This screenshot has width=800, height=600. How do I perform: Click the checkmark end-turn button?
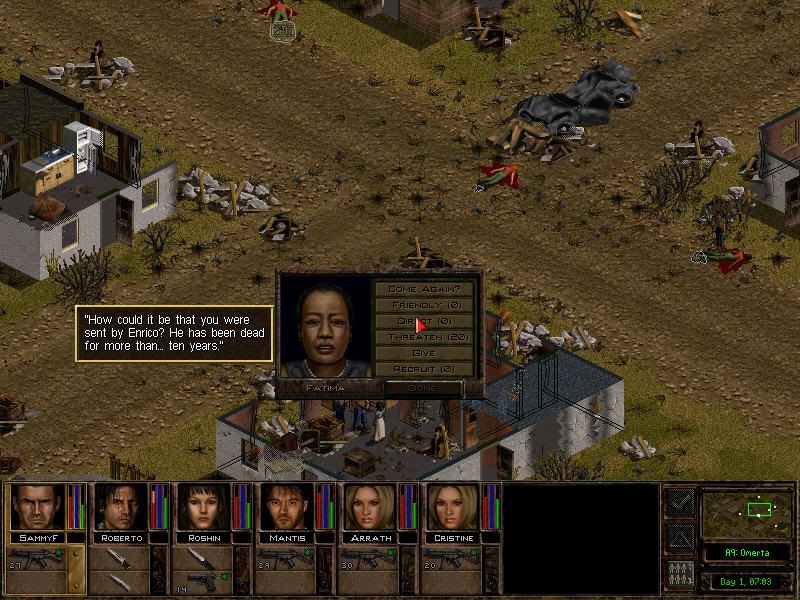coord(679,503)
